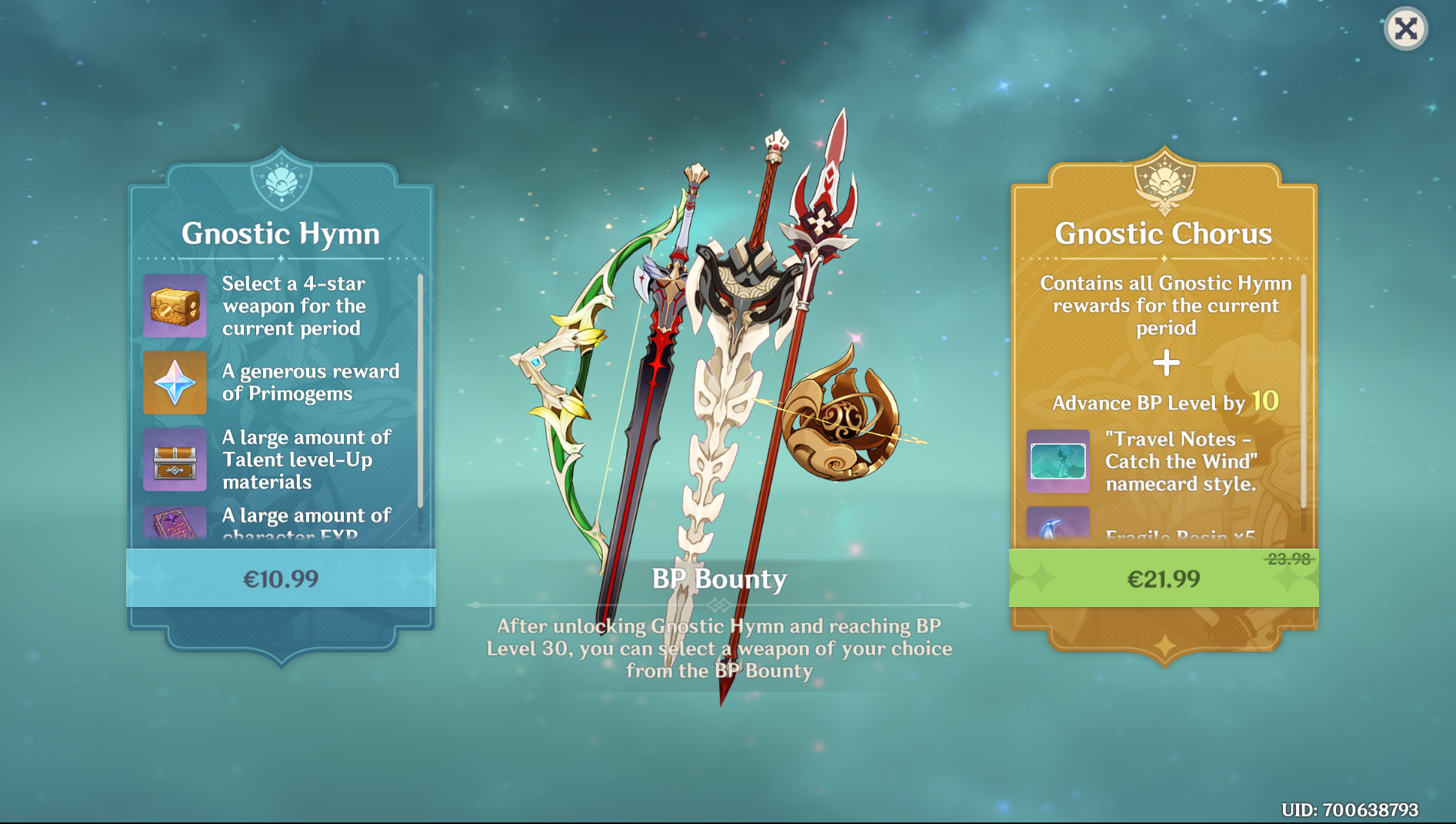Viewport: 1456px width, 824px height.
Task: Purchase Gnostic Chorus for €21.99
Action: tap(1163, 579)
